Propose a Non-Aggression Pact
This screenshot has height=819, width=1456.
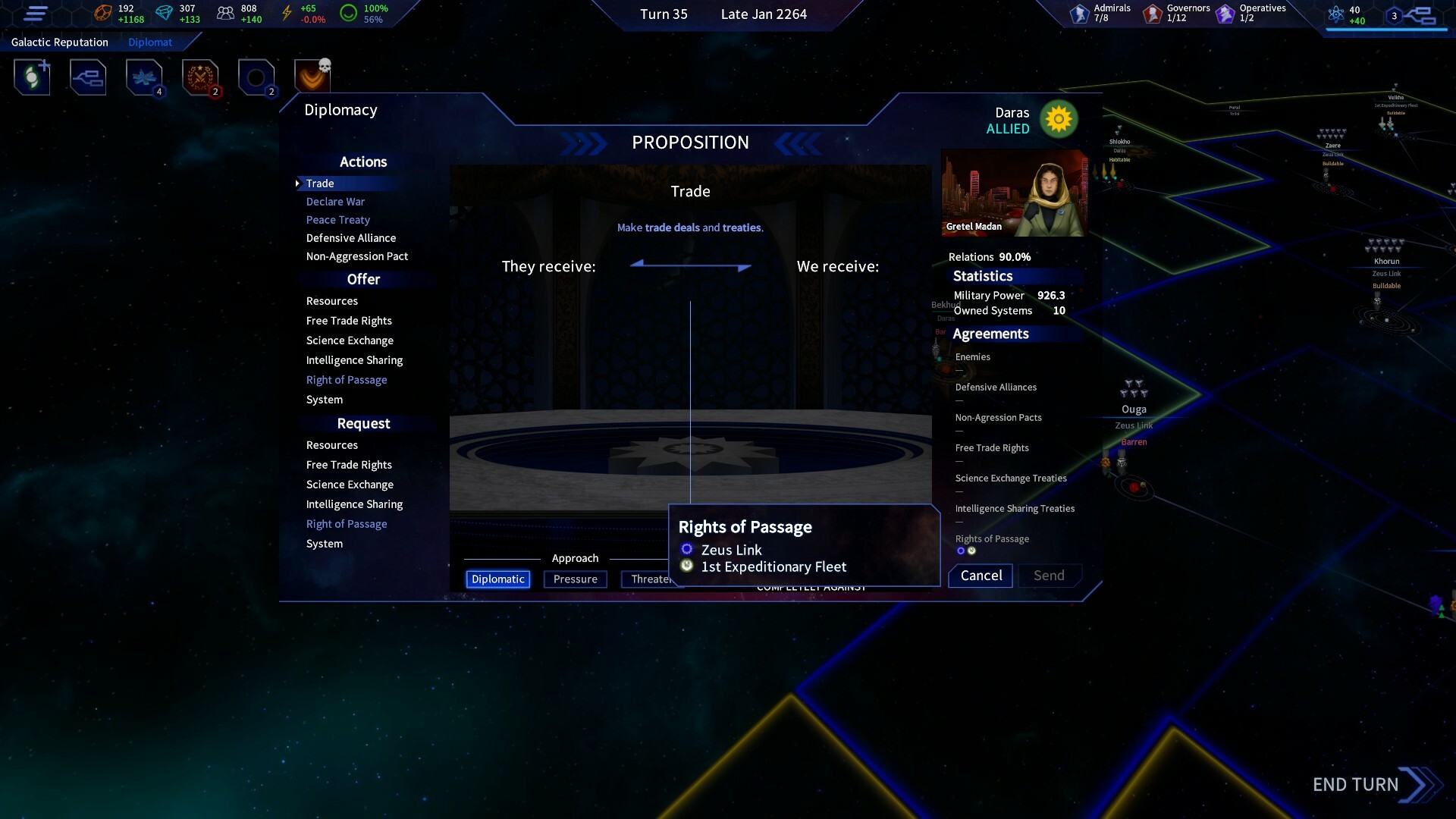(x=356, y=256)
